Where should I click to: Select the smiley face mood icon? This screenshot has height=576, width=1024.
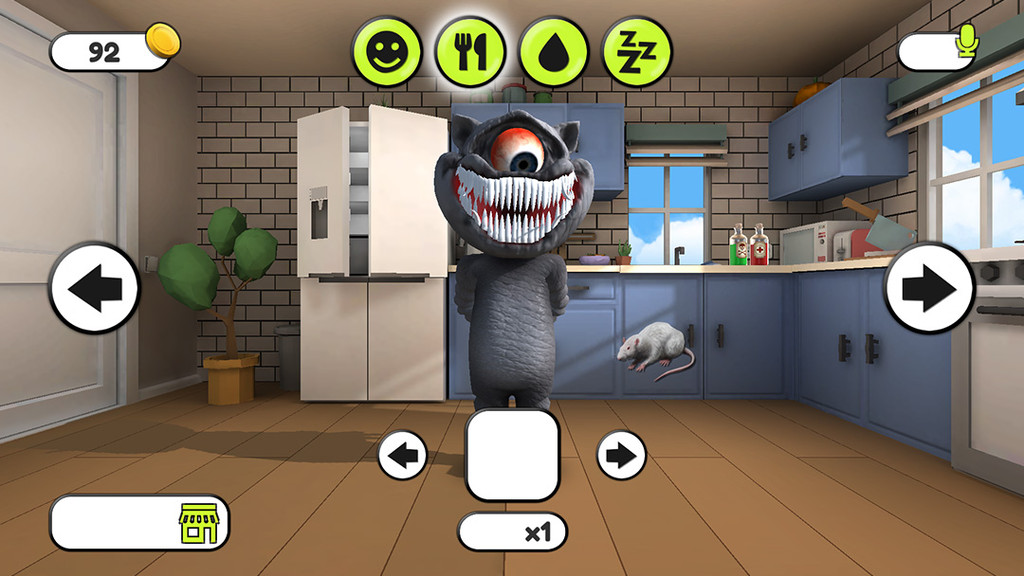coord(386,52)
